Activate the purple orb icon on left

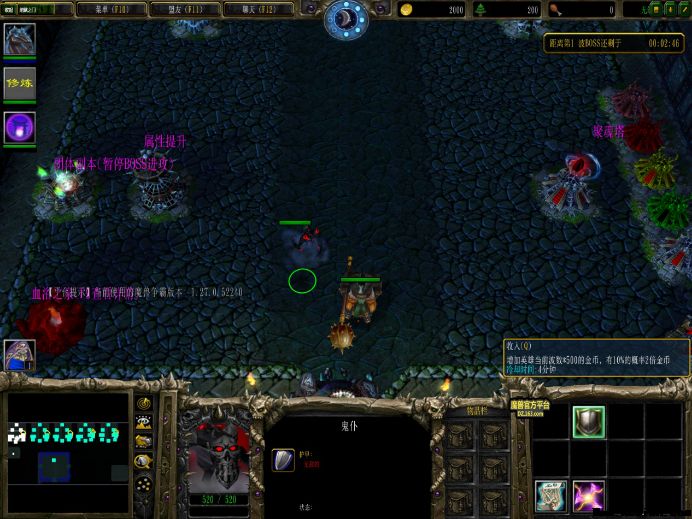pyautogui.click(x=19, y=127)
